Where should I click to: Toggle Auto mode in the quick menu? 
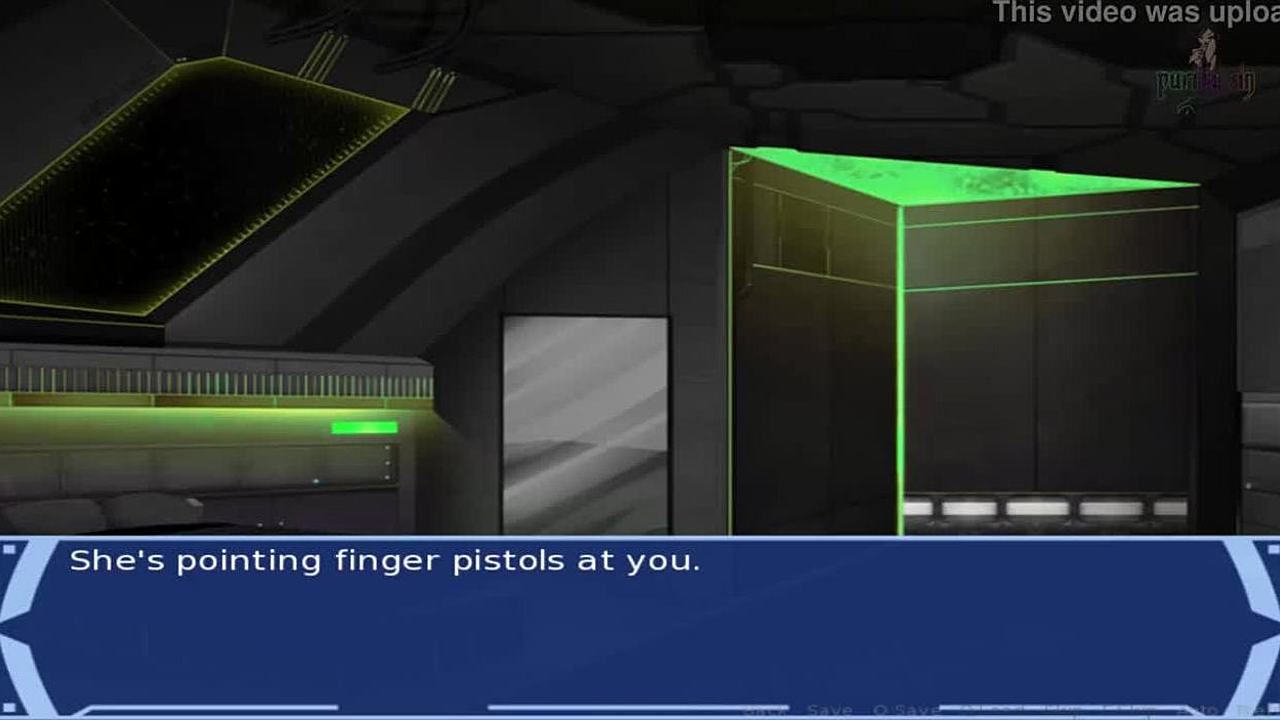pos(1198,710)
